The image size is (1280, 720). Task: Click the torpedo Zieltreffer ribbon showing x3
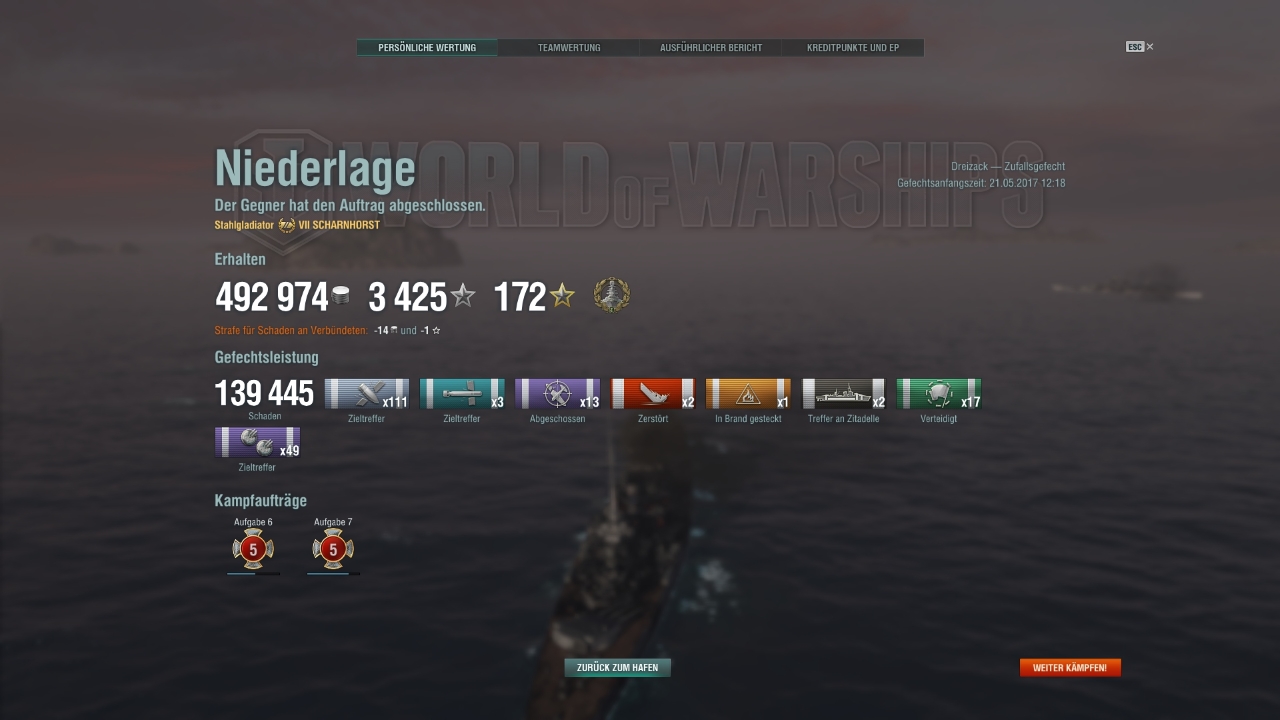462,393
